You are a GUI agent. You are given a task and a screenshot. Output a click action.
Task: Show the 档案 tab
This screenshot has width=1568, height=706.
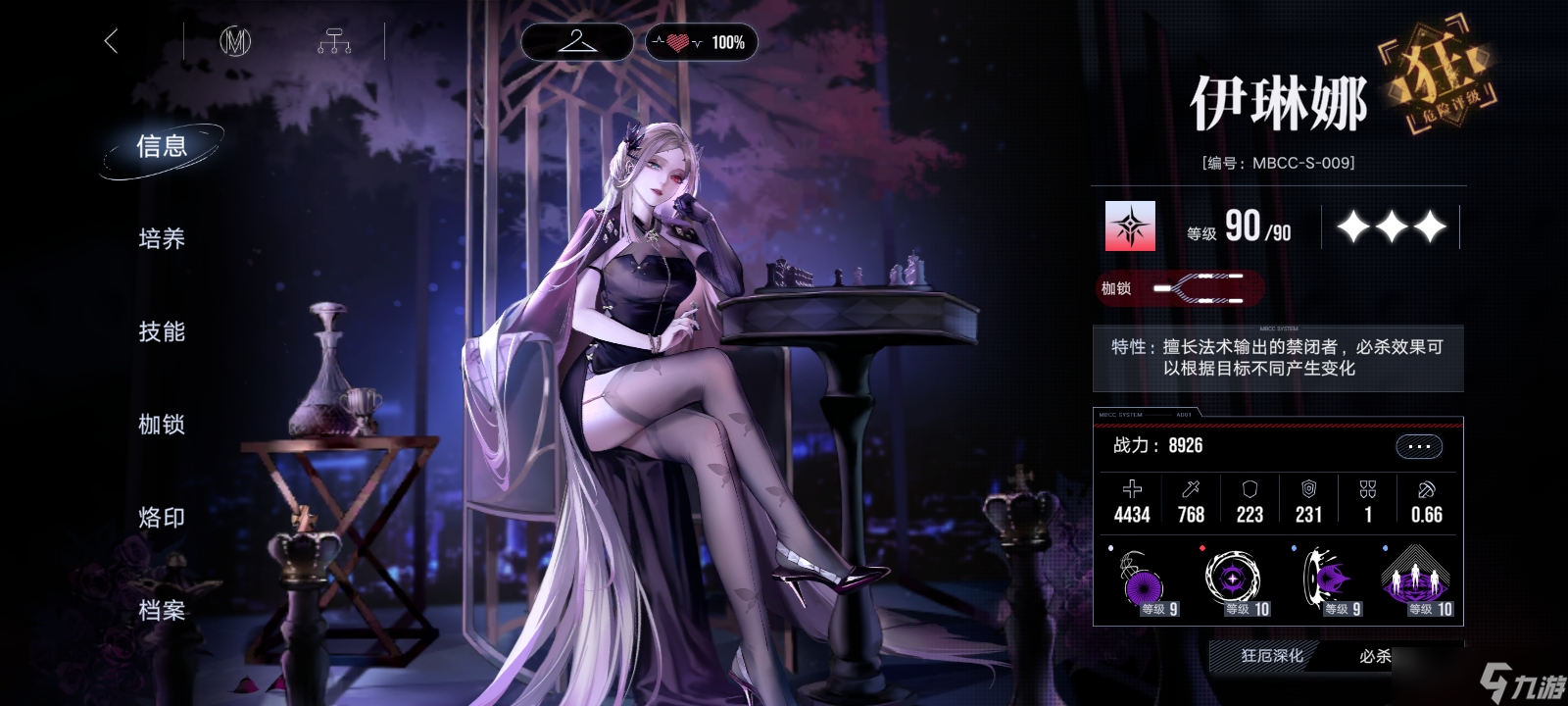[162, 610]
